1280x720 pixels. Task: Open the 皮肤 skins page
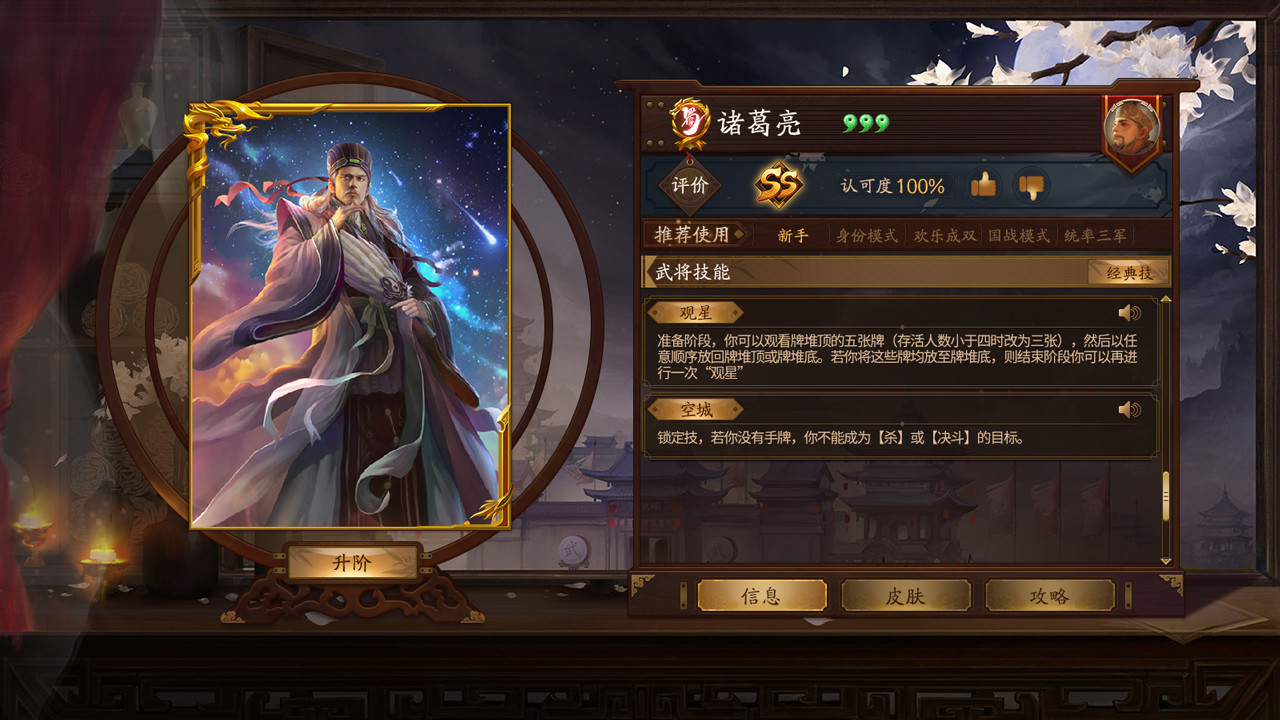click(x=908, y=595)
